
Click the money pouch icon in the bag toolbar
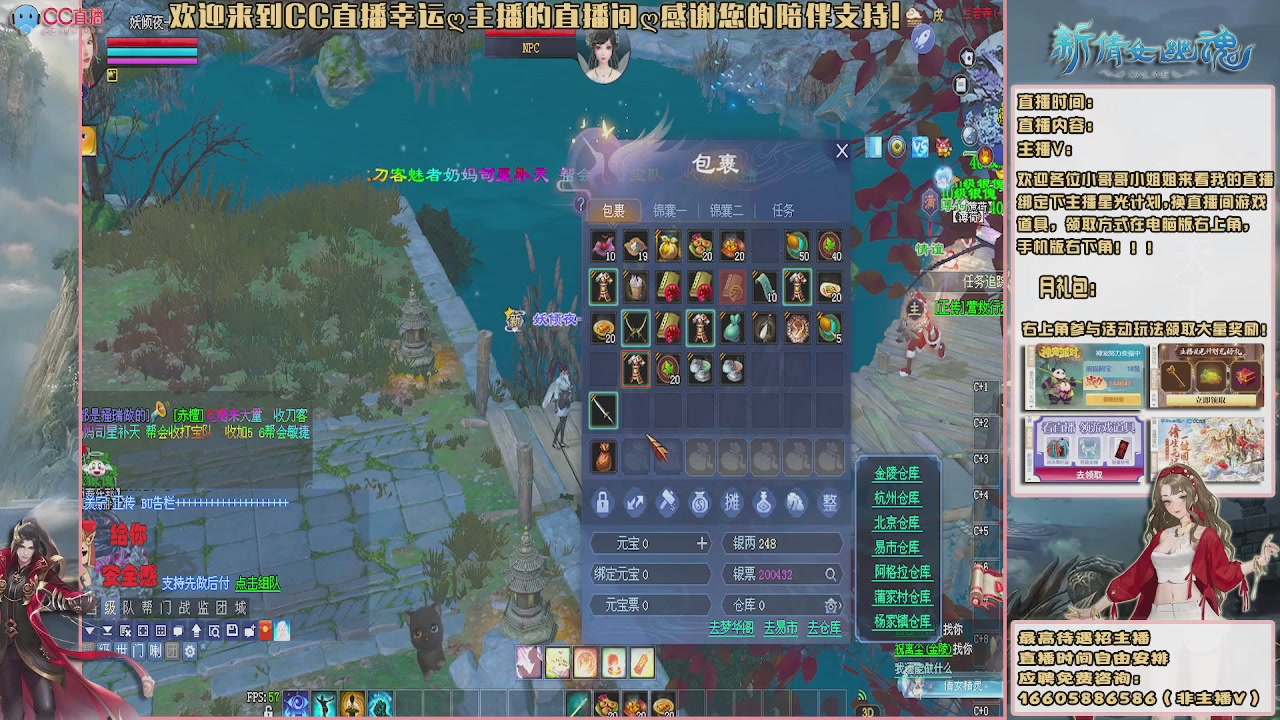[x=699, y=501]
